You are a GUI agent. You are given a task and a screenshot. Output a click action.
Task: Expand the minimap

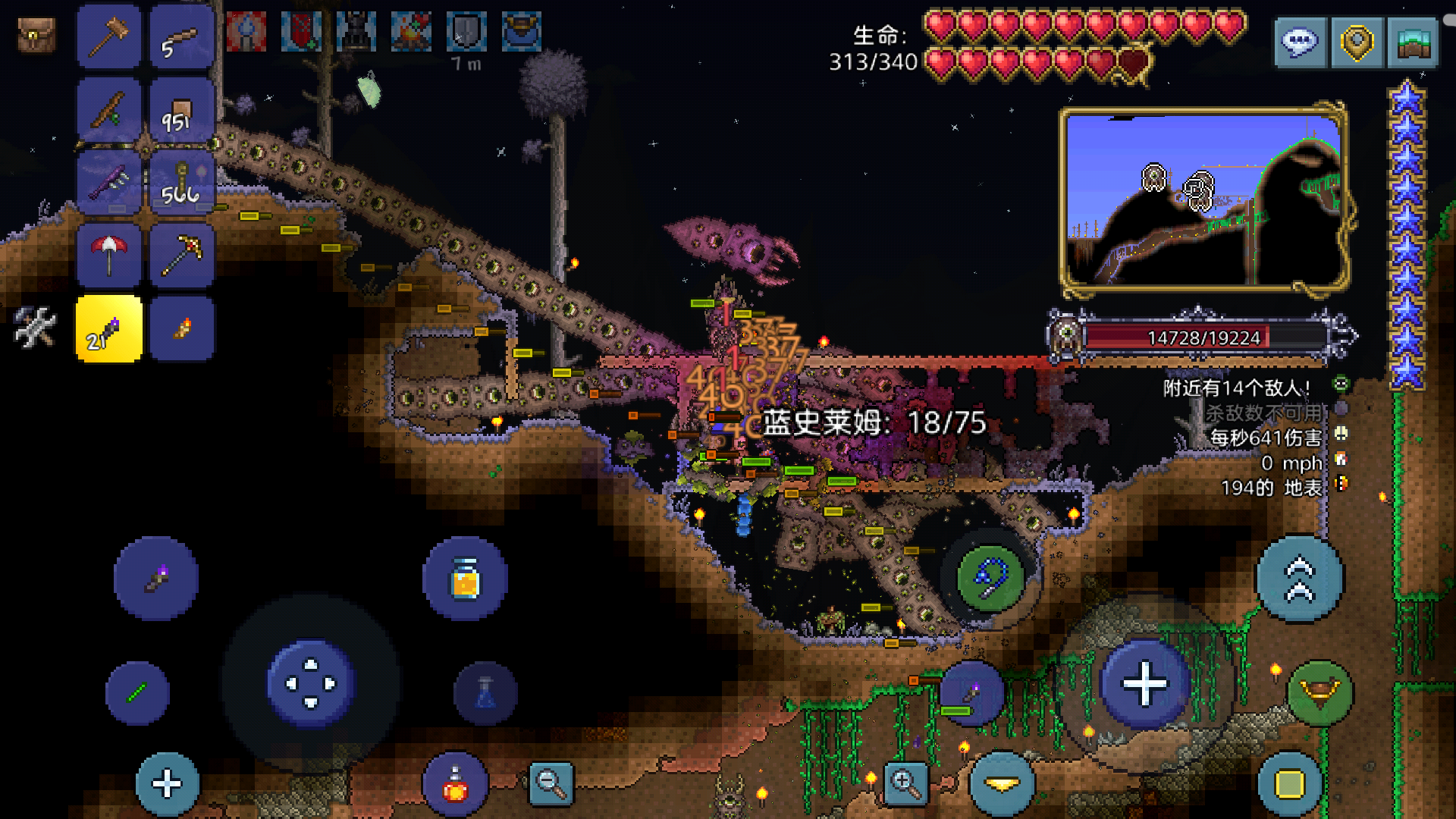[x=1204, y=199]
